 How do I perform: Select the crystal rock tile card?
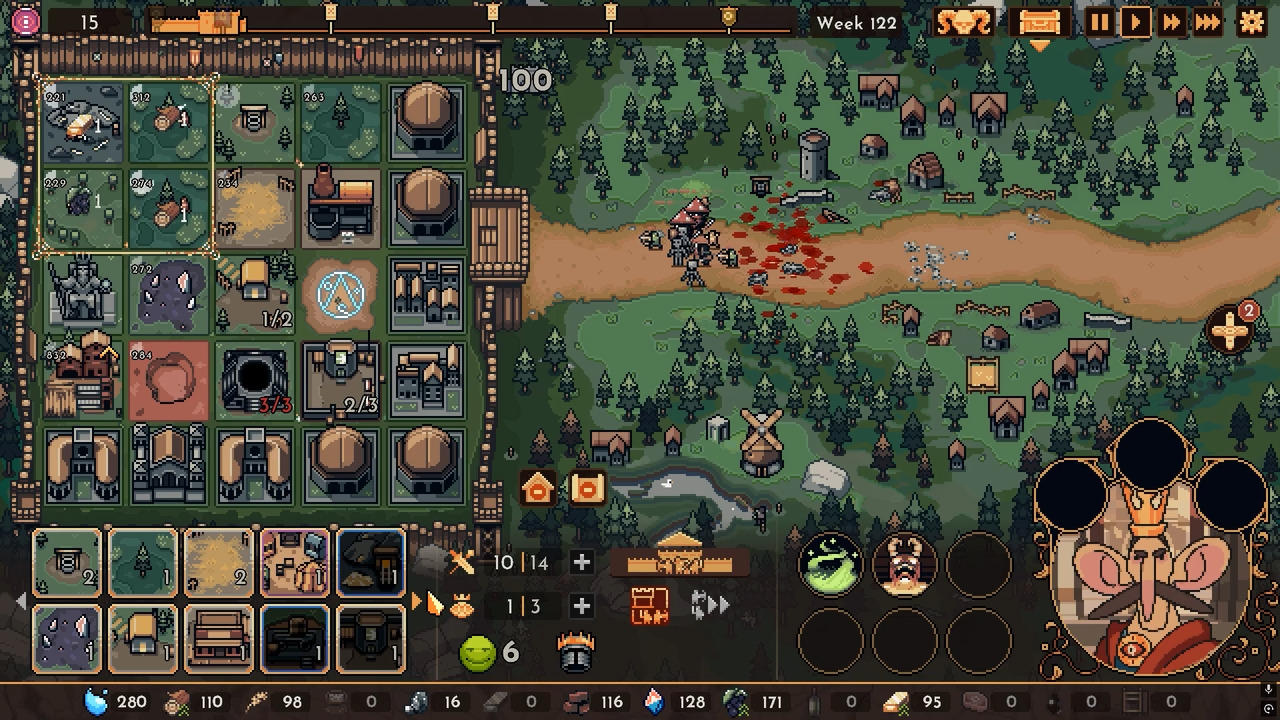pos(68,639)
